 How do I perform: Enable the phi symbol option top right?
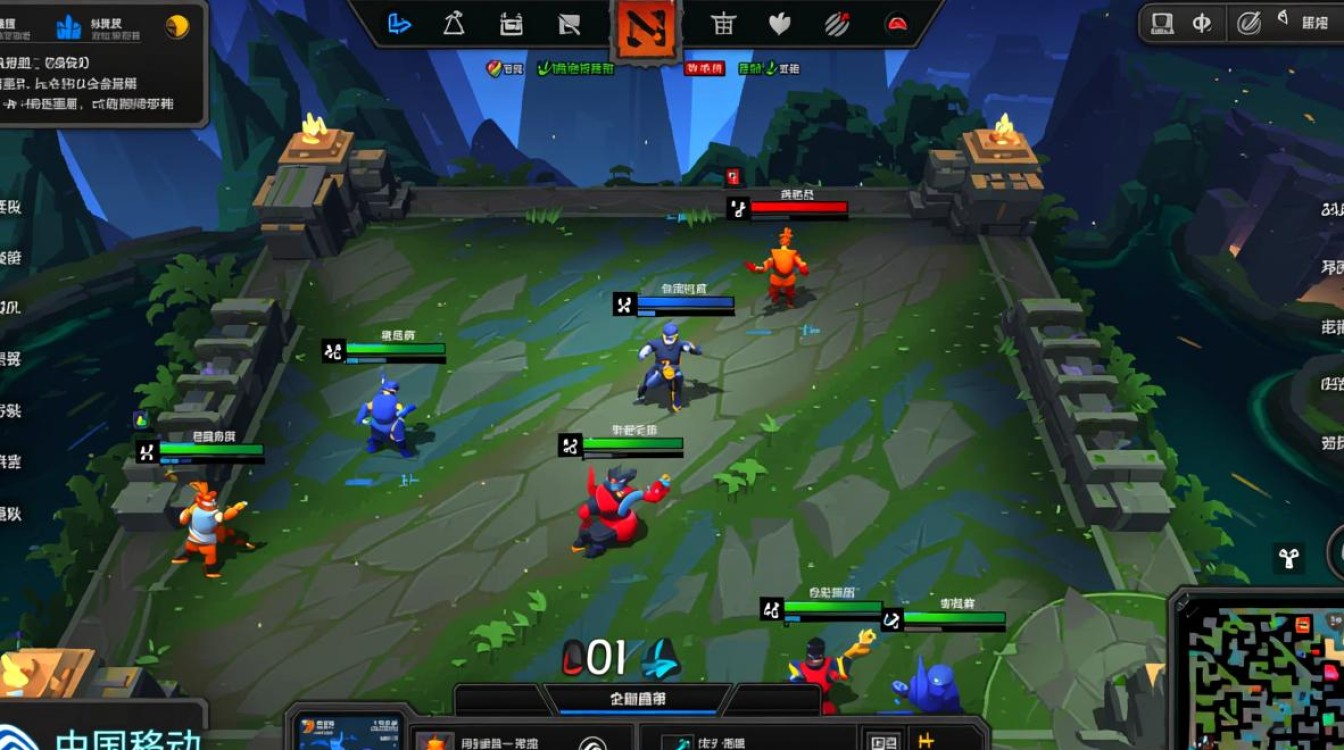pyautogui.click(x=1203, y=23)
